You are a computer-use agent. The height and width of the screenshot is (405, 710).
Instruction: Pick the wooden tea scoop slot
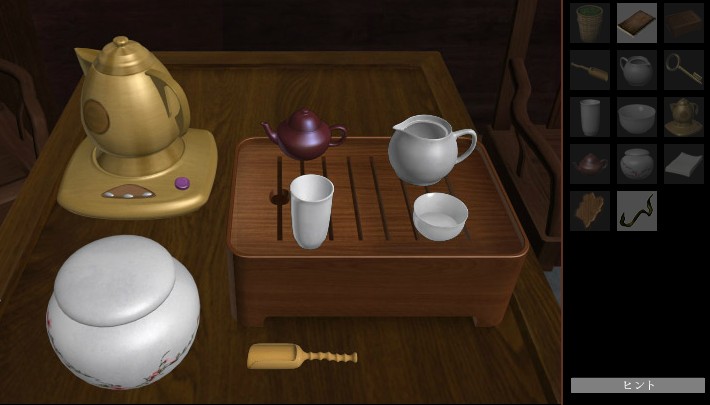click(x=590, y=70)
